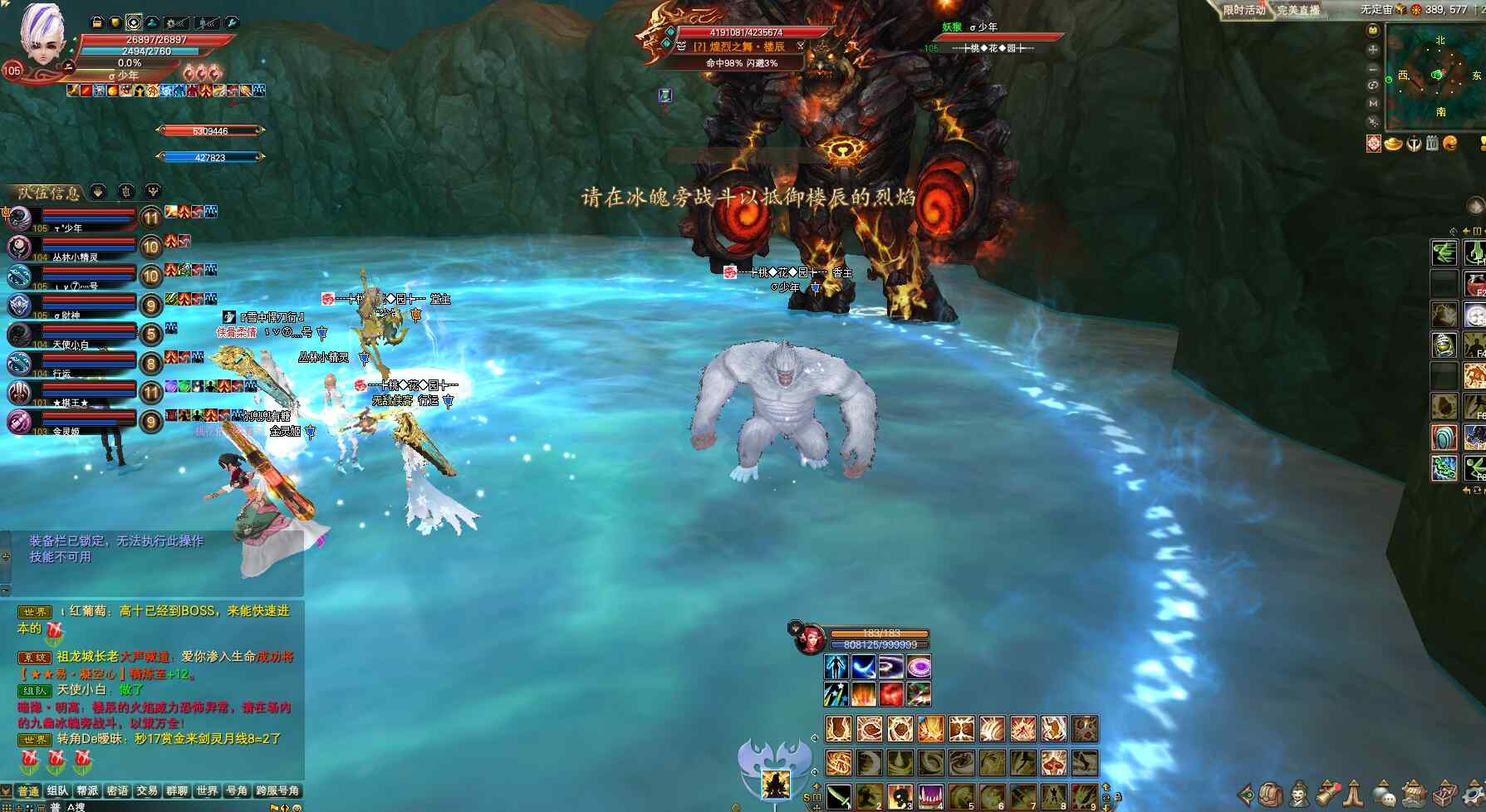
Task: Activate the green blade skill in slot 1
Action: coord(839,796)
